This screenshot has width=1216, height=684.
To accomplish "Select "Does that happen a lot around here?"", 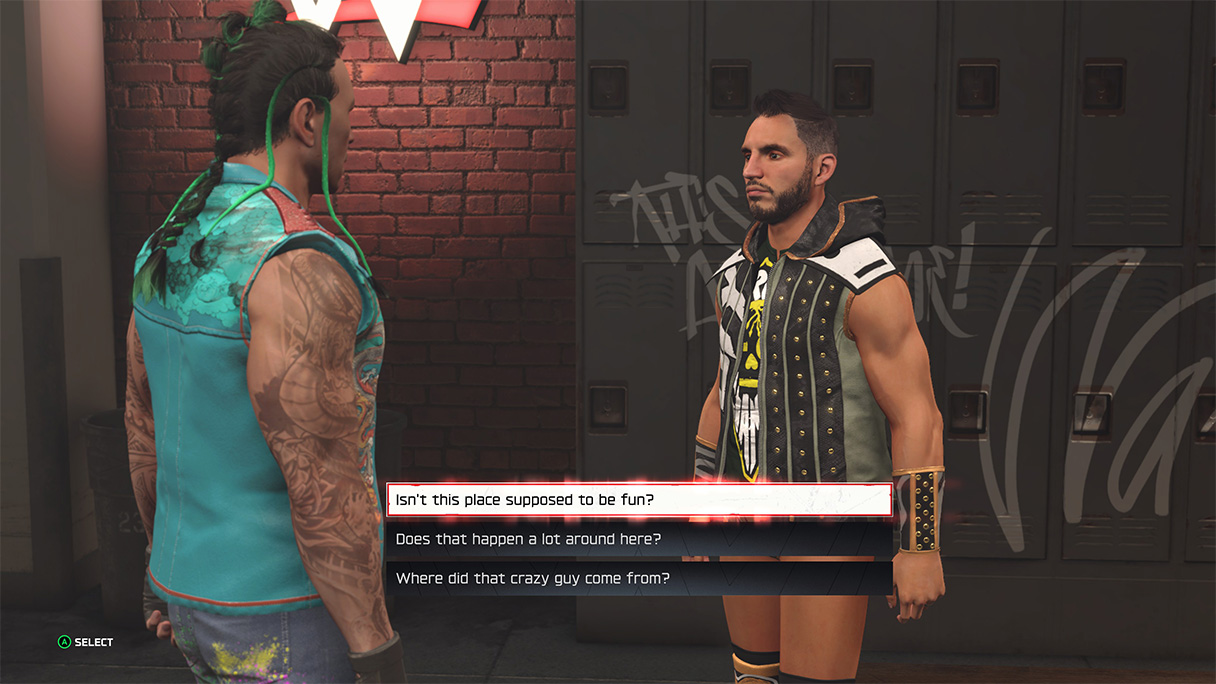I will click(638, 539).
